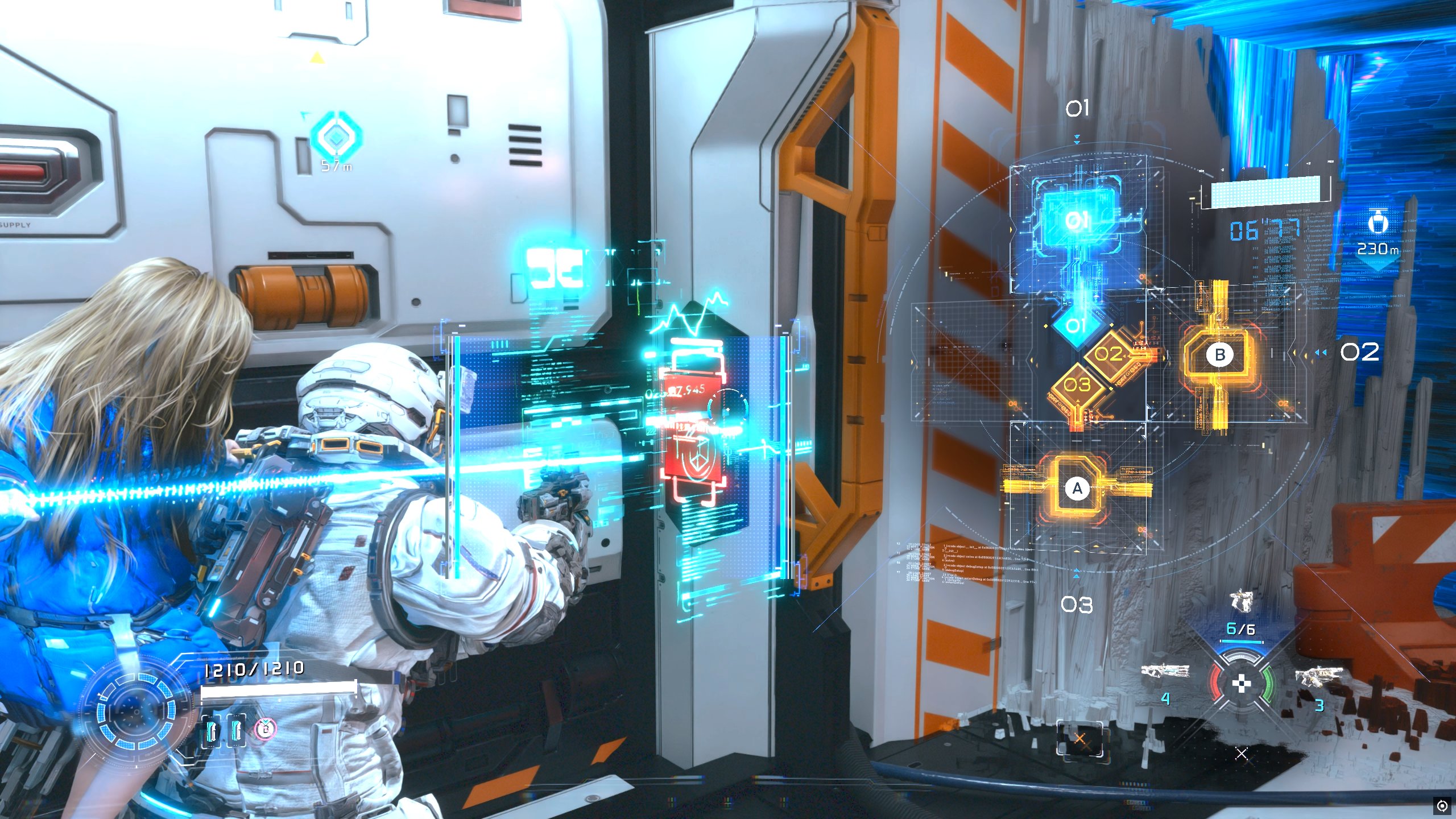Select the orange node labeled A

(1077, 489)
